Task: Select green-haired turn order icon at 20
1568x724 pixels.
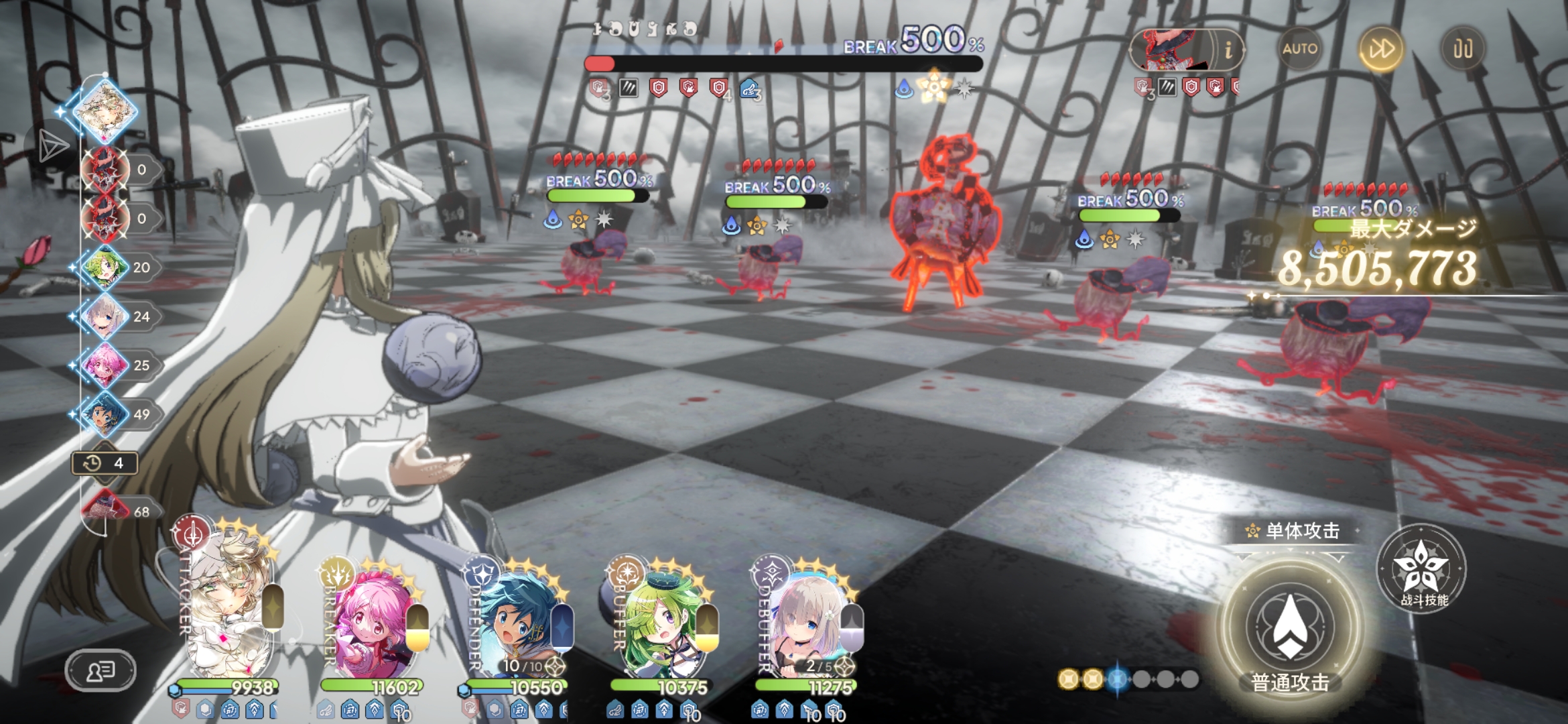Action: pyautogui.click(x=105, y=267)
